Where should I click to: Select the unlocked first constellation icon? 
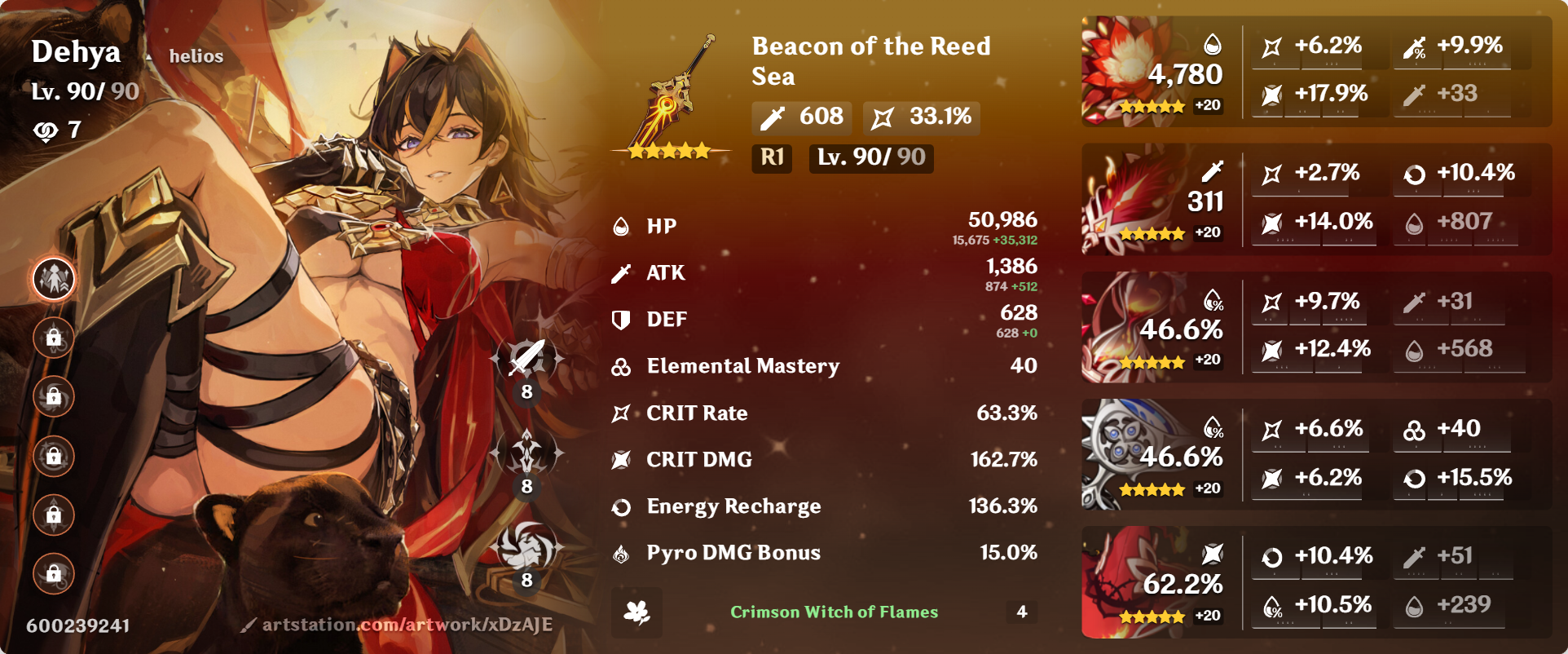click(54, 279)
